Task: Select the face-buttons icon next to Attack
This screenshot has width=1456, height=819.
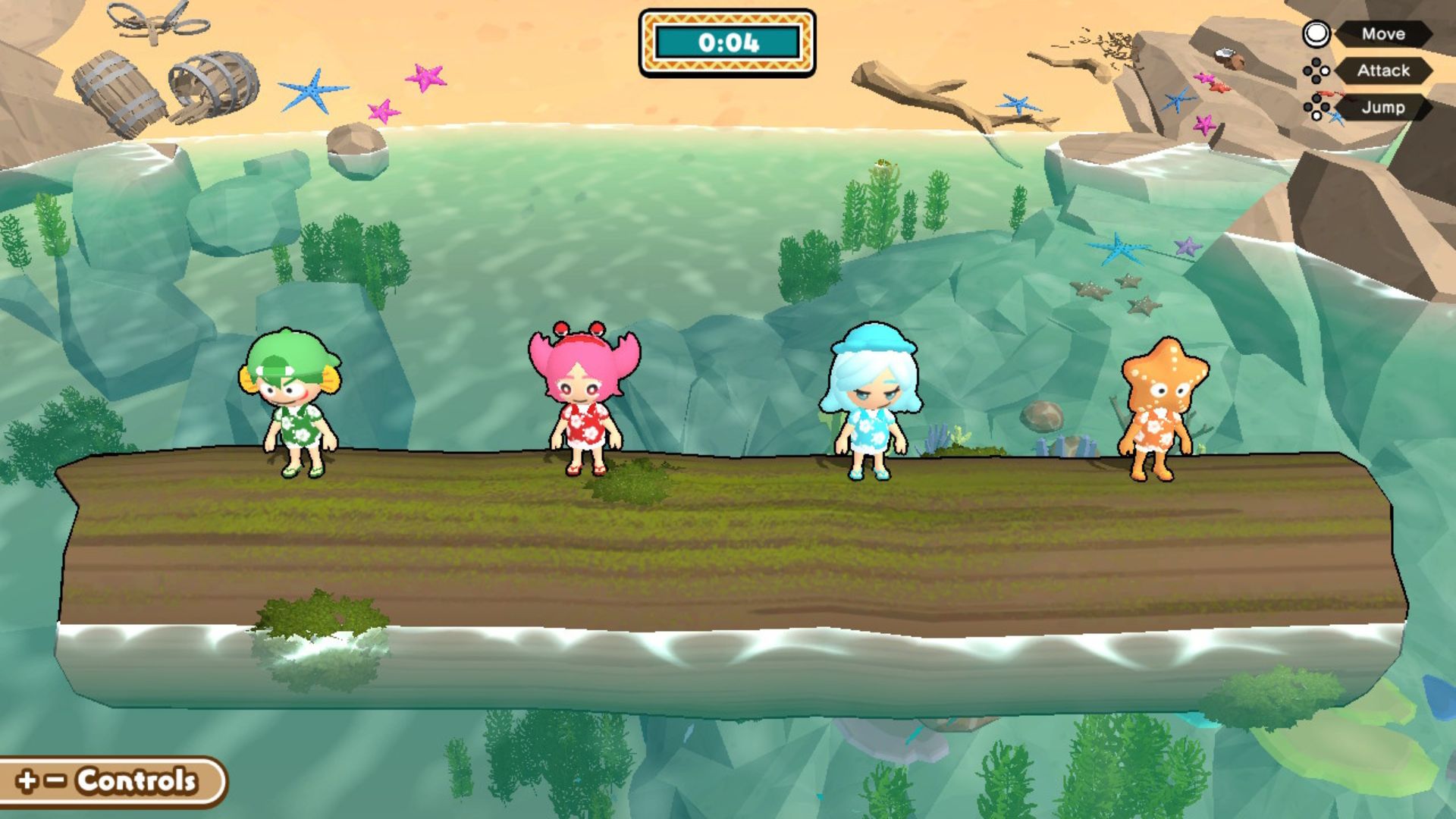Action: tap(1317, 72)
